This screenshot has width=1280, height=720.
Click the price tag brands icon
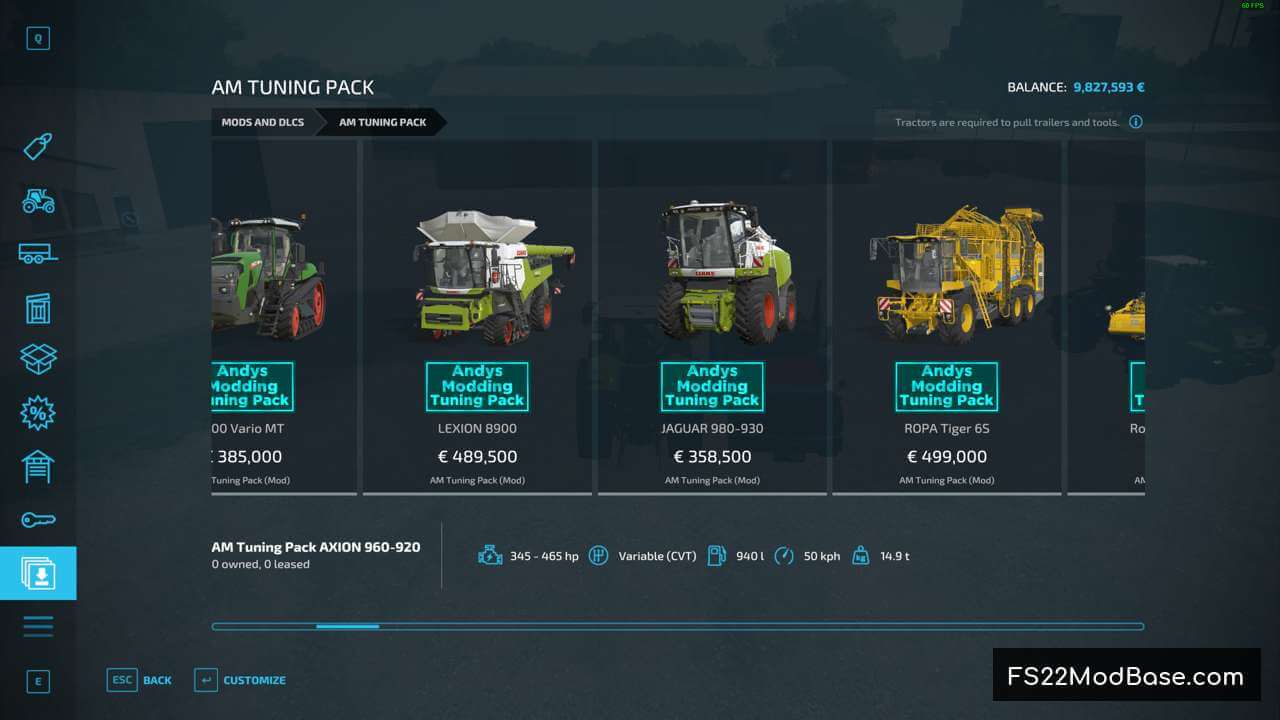click(38, 146)
